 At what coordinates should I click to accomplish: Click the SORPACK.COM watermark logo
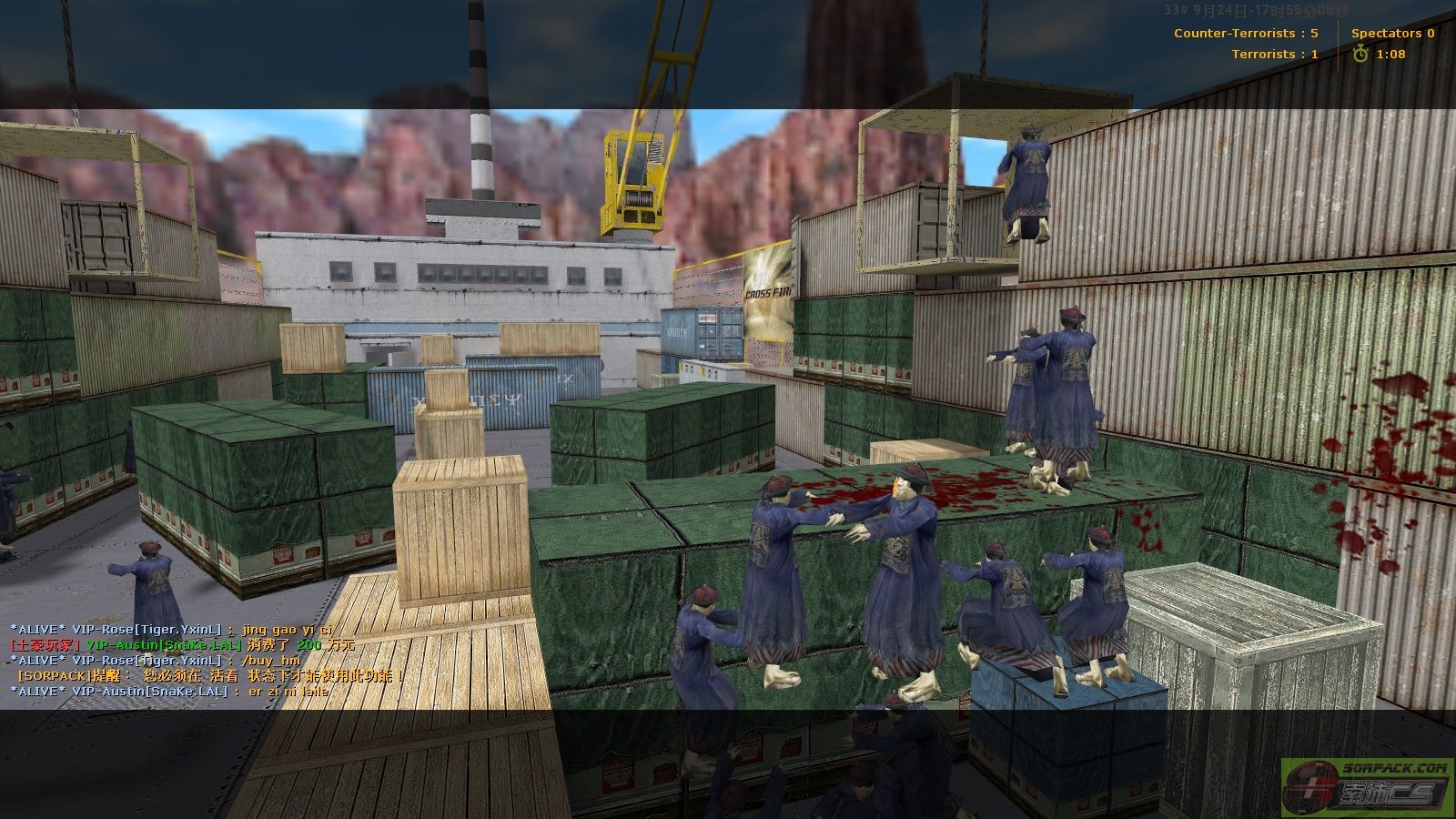coord(1365,787)
